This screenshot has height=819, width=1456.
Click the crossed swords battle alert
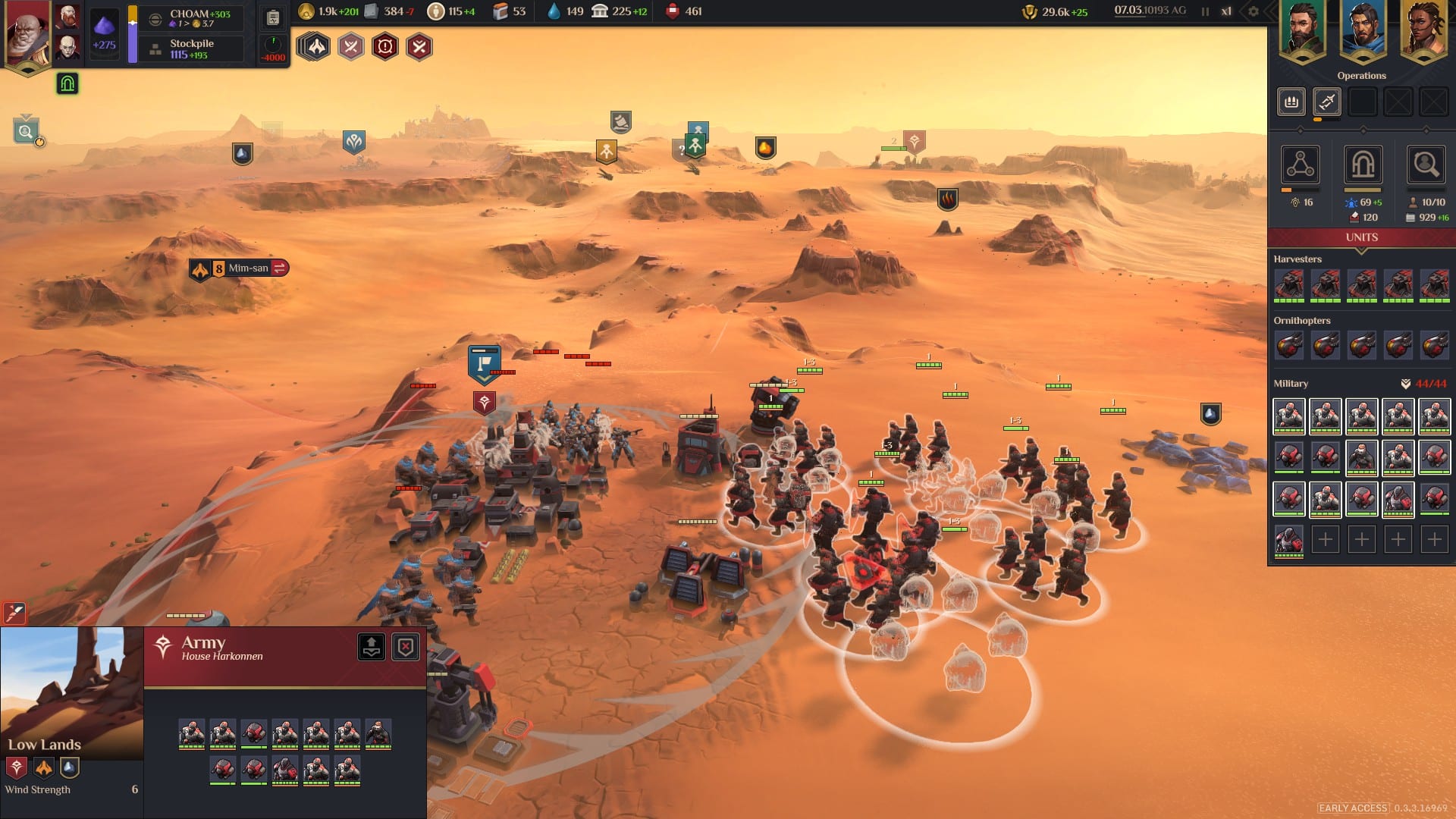(x=350, y=47)
